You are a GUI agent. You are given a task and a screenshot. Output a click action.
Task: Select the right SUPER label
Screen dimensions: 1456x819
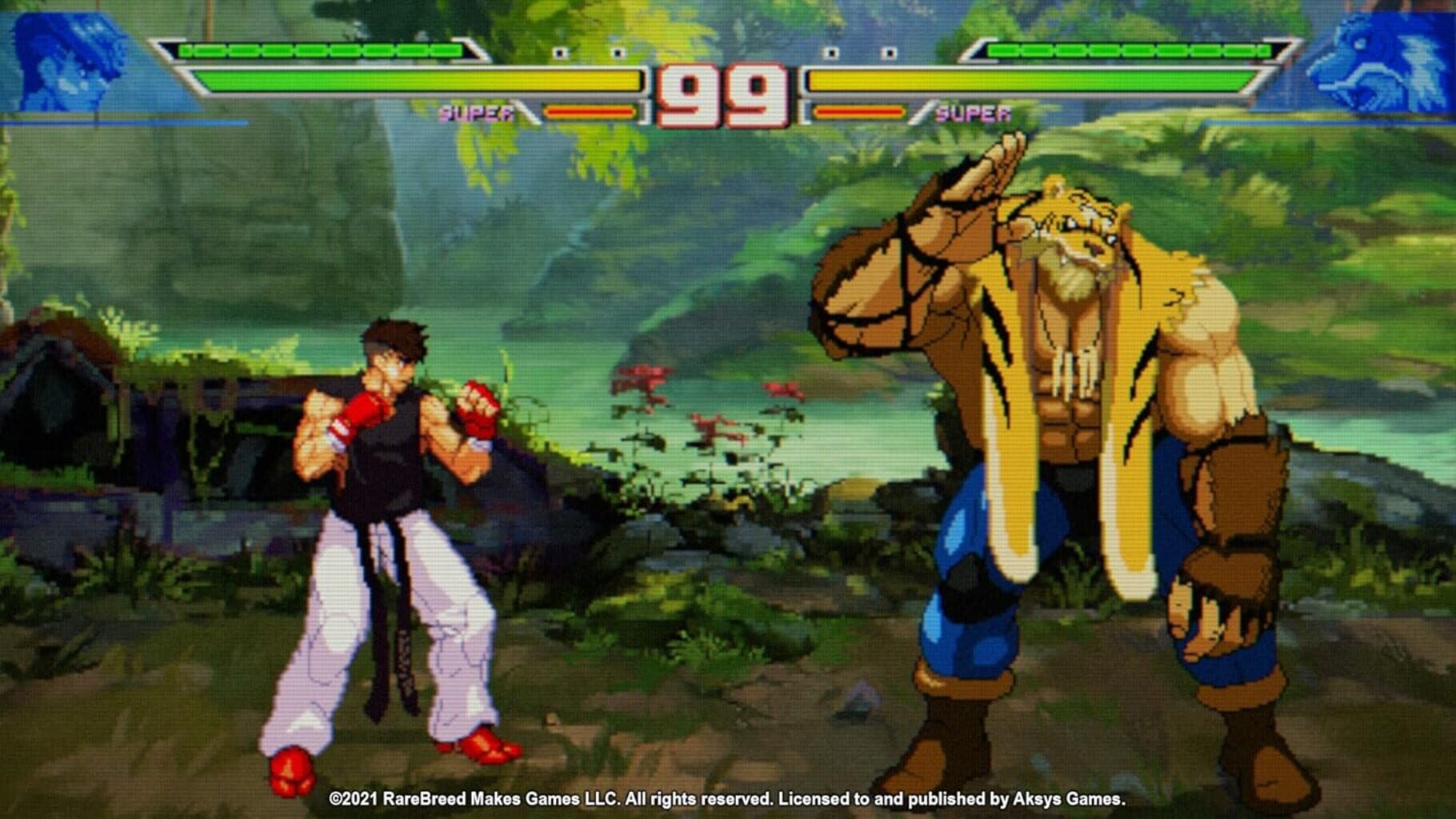click(973, 114)
